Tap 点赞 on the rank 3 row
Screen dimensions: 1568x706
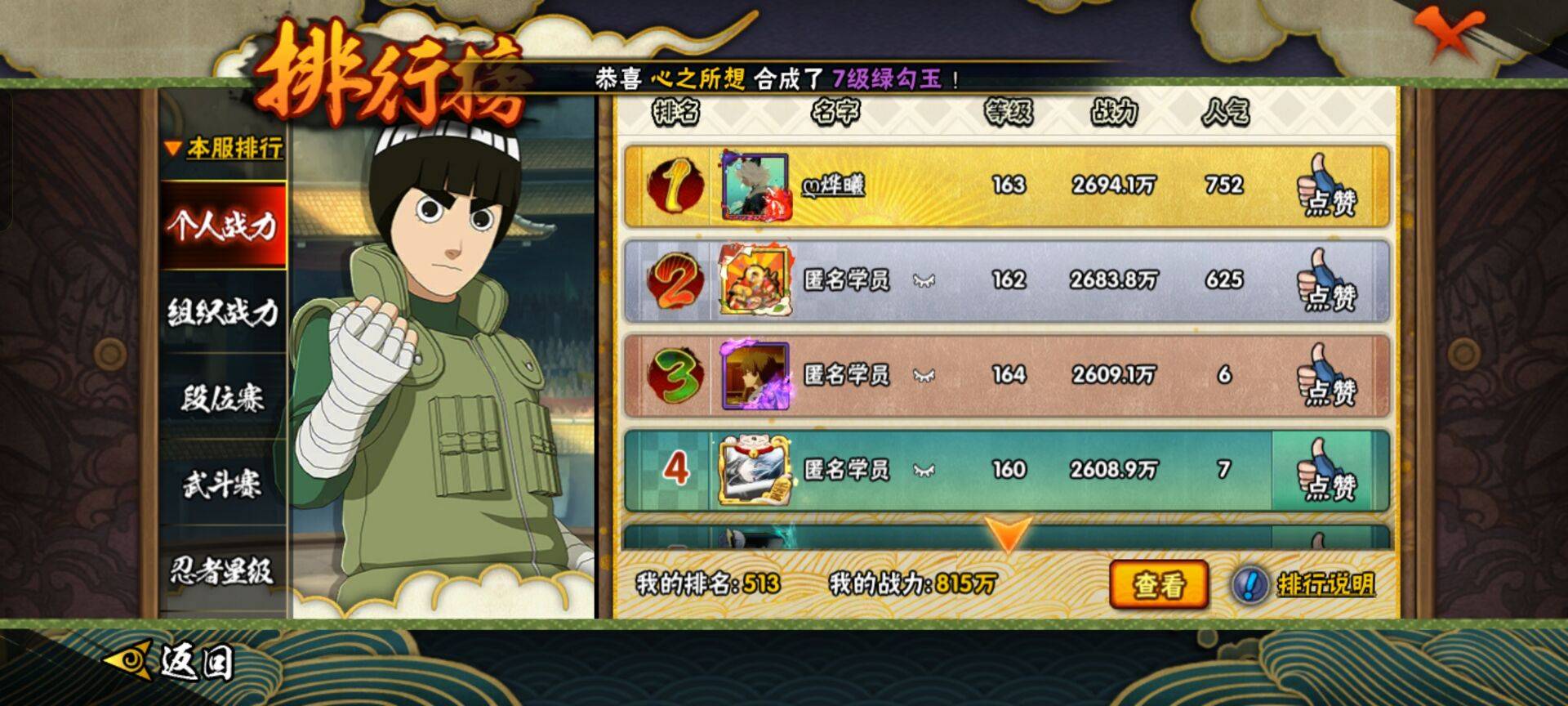tap(1326, 377)
